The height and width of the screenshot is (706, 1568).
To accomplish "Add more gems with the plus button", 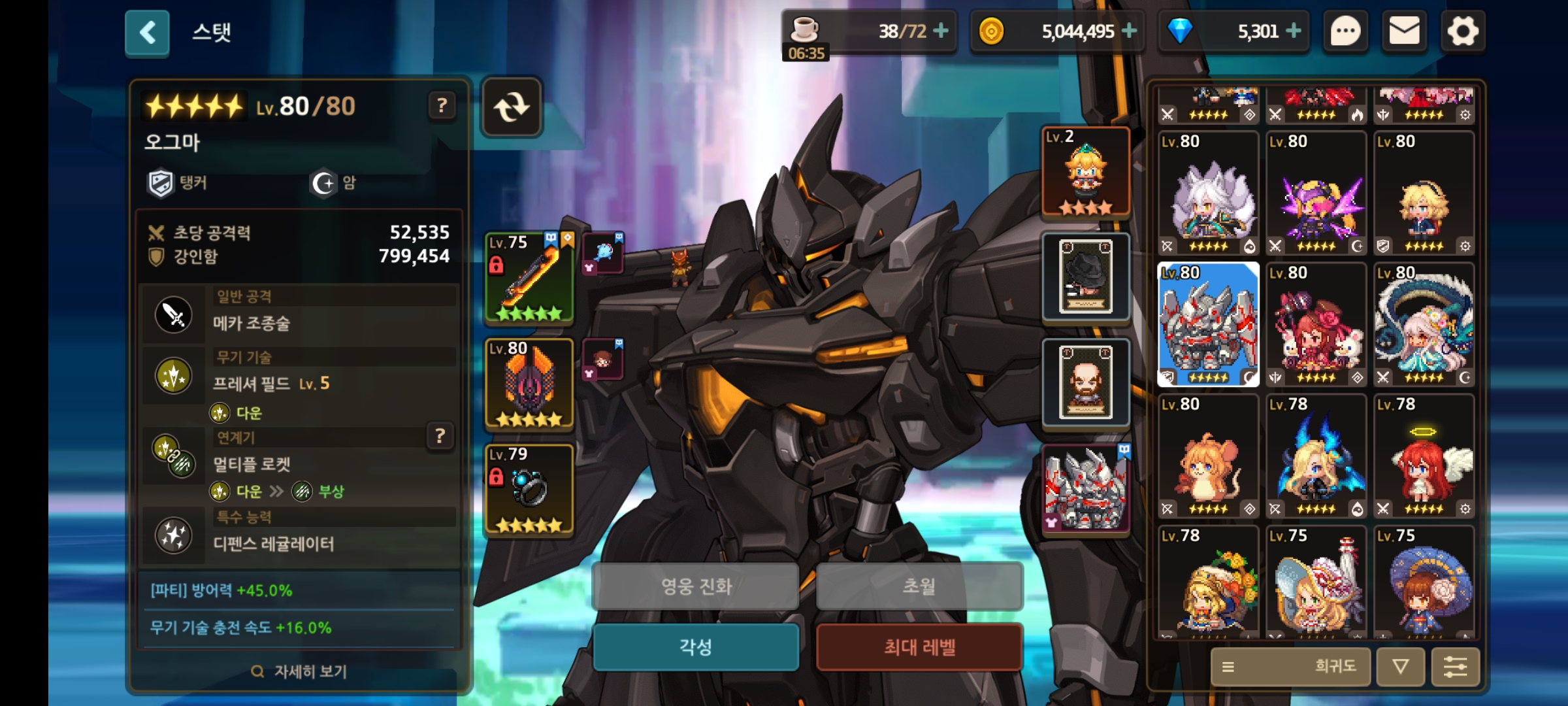I will pyautogui.click(x=1293, y=31).
